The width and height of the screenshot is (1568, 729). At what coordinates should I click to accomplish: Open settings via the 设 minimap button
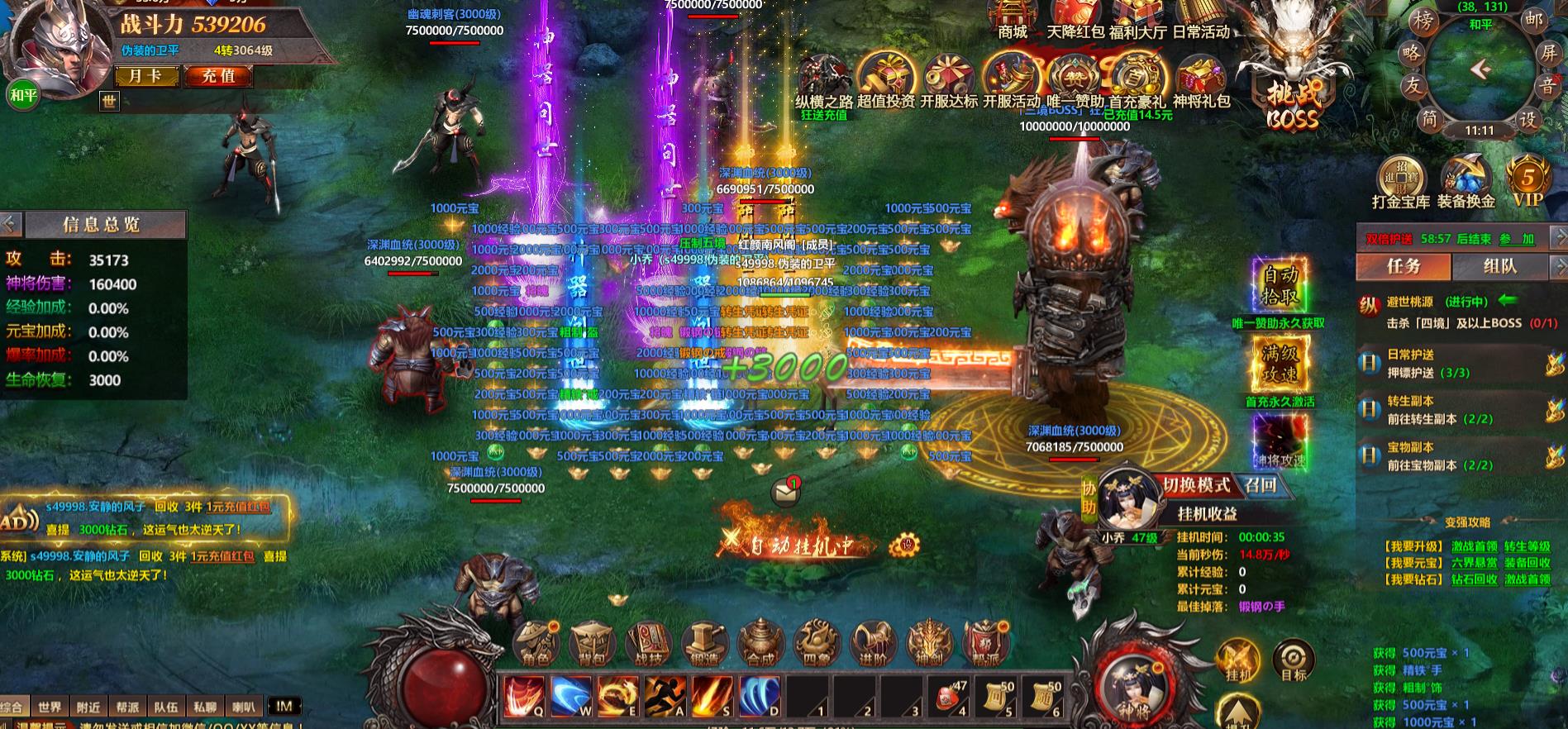click(x=1527, y=120)
